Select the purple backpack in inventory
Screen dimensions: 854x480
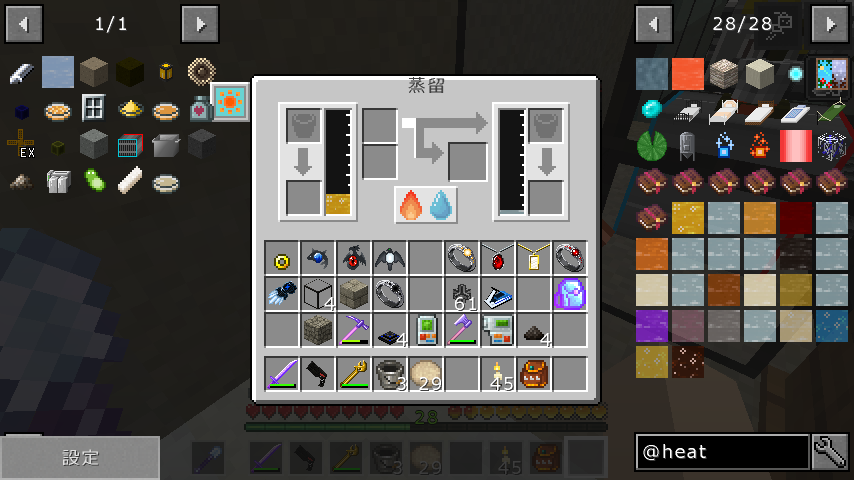coord(569,294)
